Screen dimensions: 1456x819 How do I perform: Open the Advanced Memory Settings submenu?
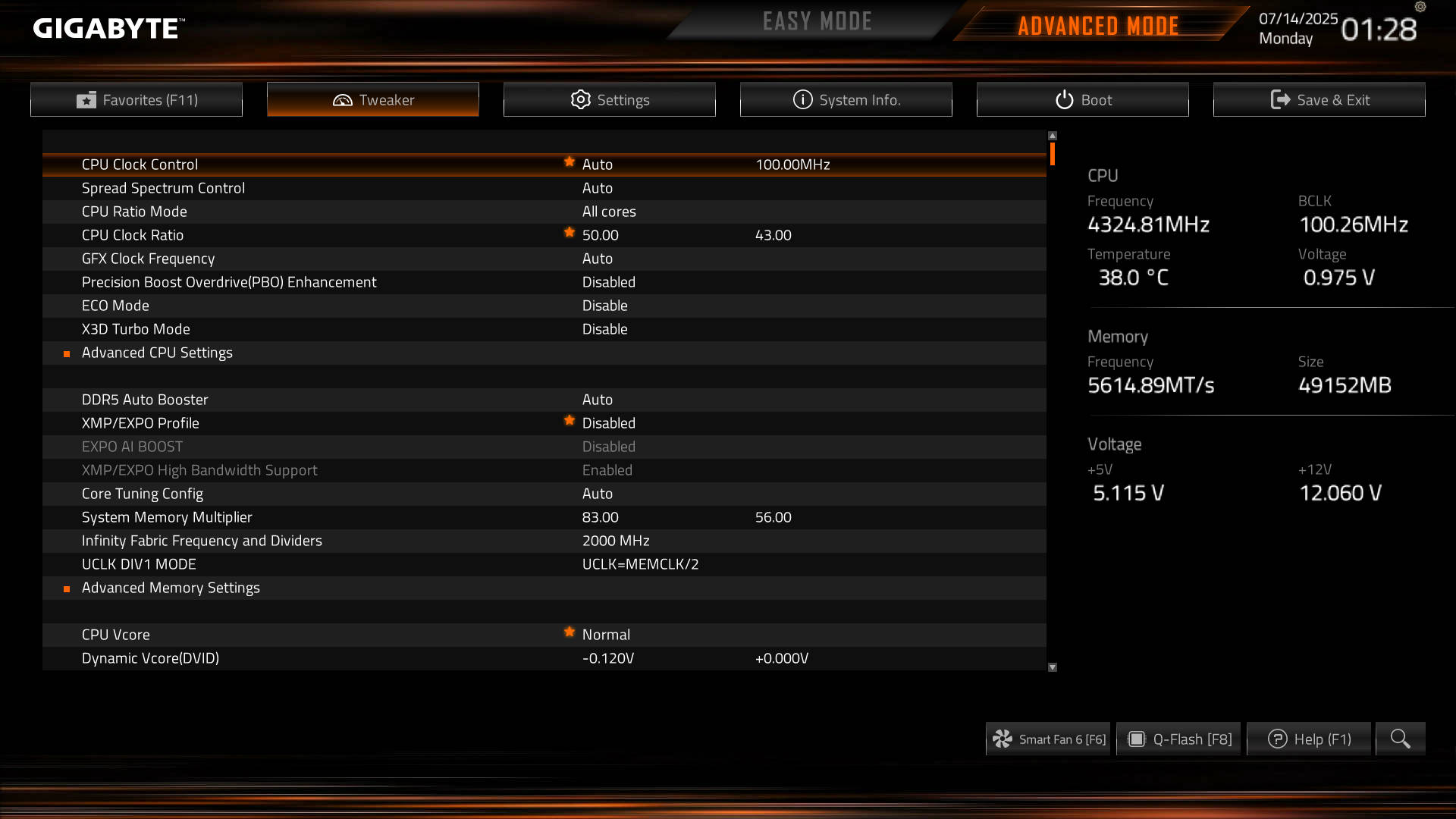point(171,588)
